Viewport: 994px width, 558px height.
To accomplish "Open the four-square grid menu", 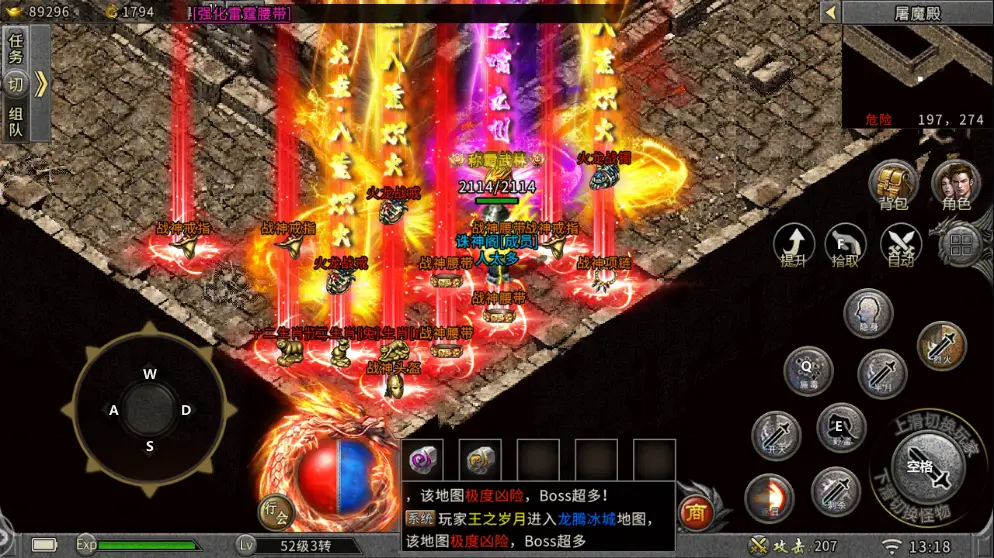I will tap(962, 244).
